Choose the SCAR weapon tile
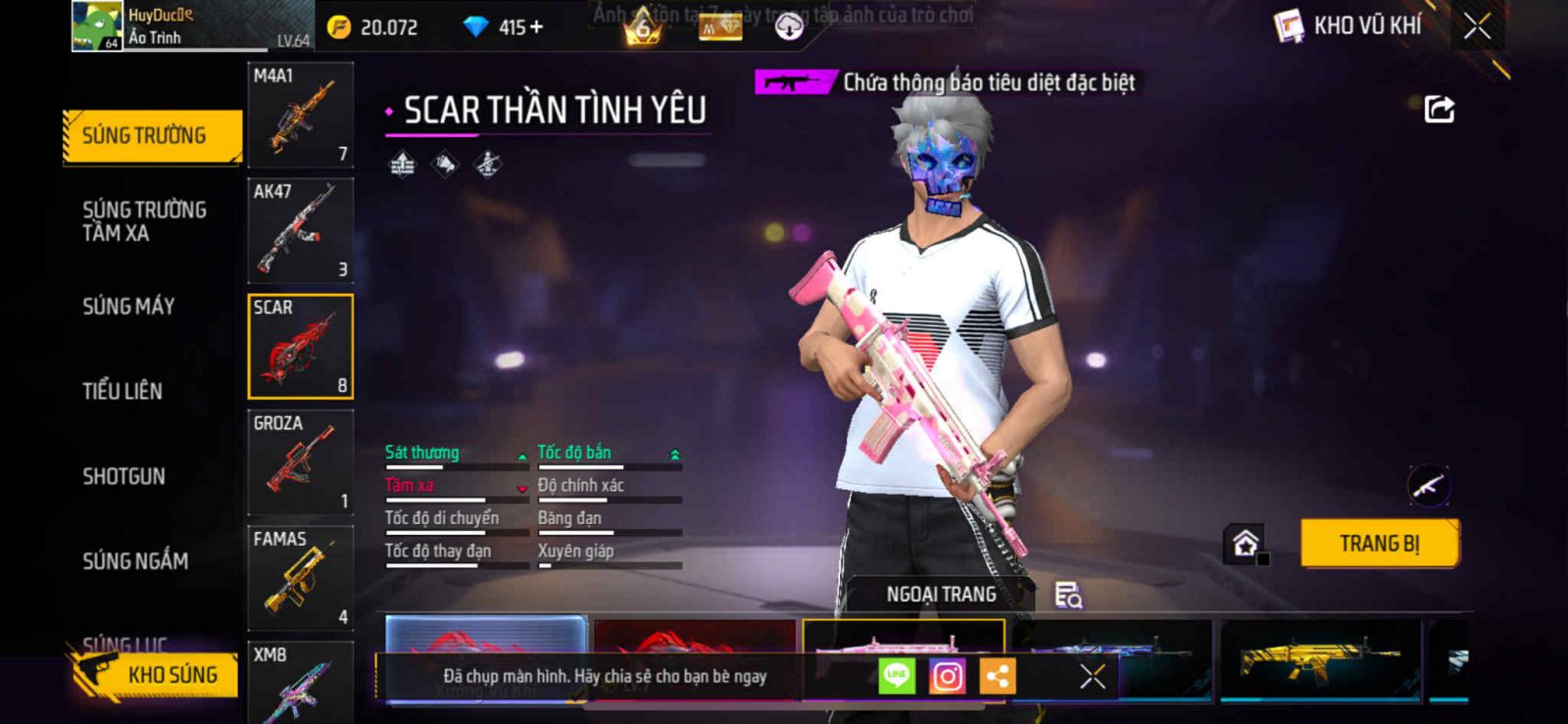 300,347
